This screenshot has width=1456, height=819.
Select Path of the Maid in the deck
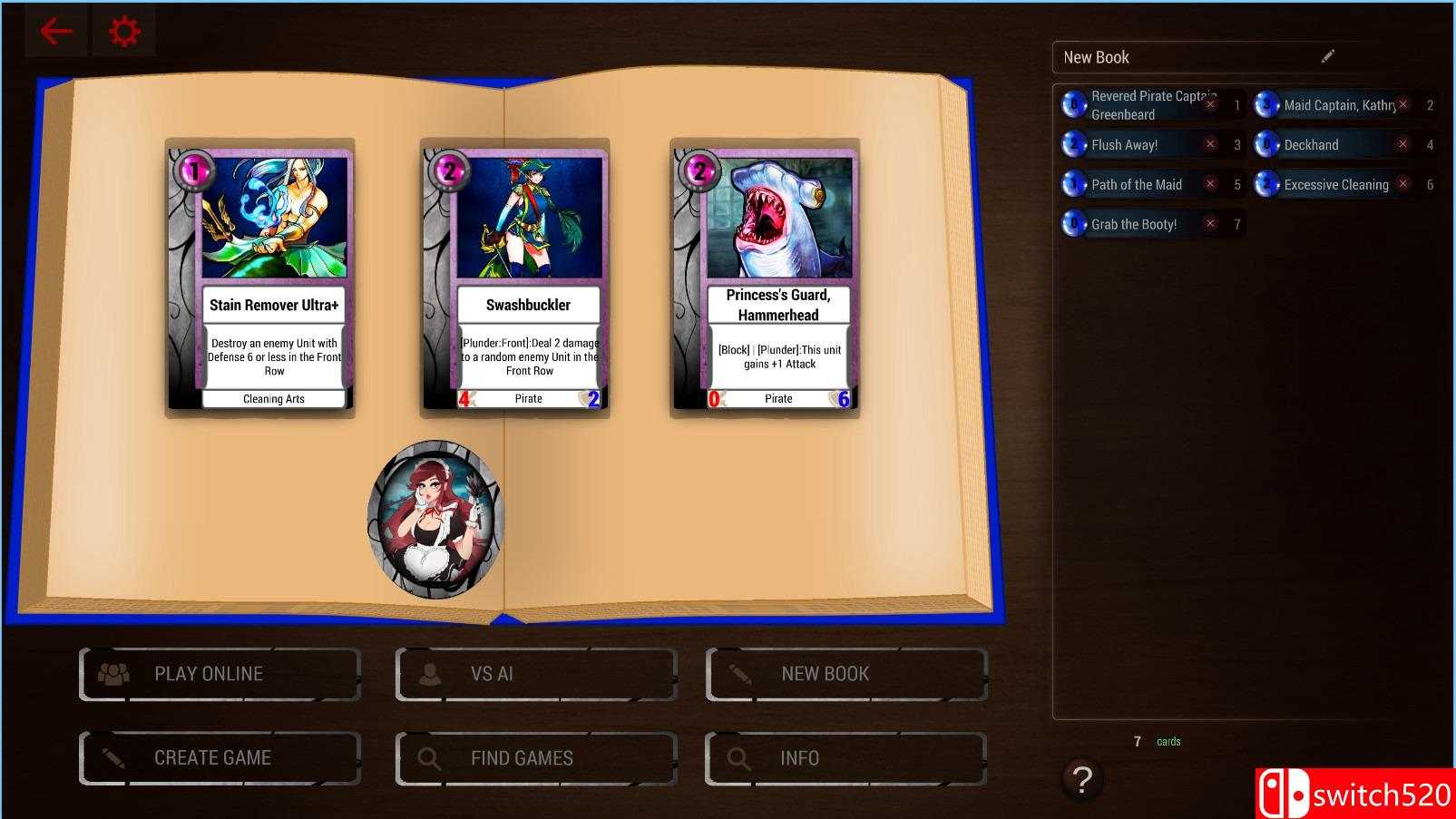[x=1137, y=184]
